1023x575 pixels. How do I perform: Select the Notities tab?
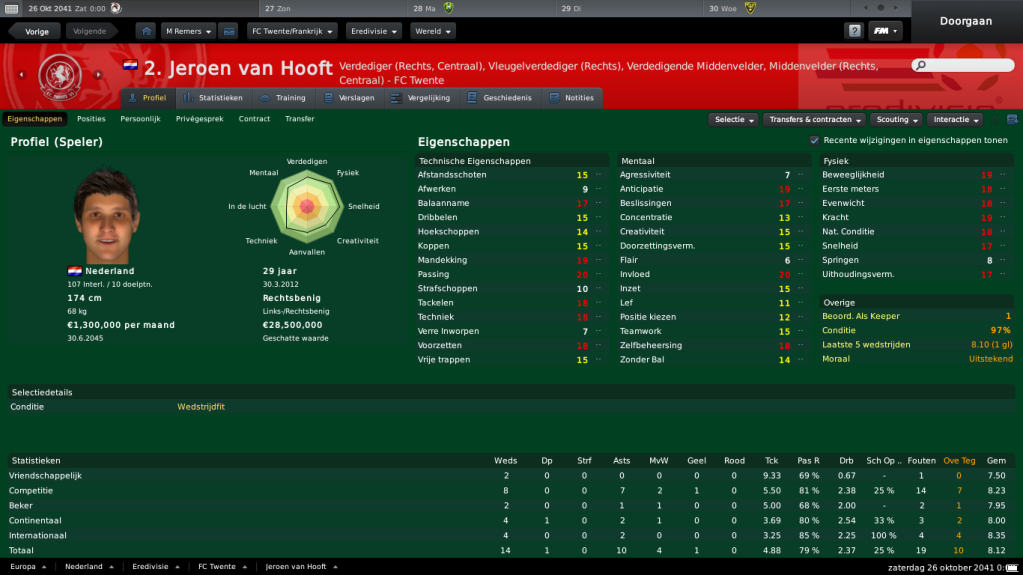point(572,98)
